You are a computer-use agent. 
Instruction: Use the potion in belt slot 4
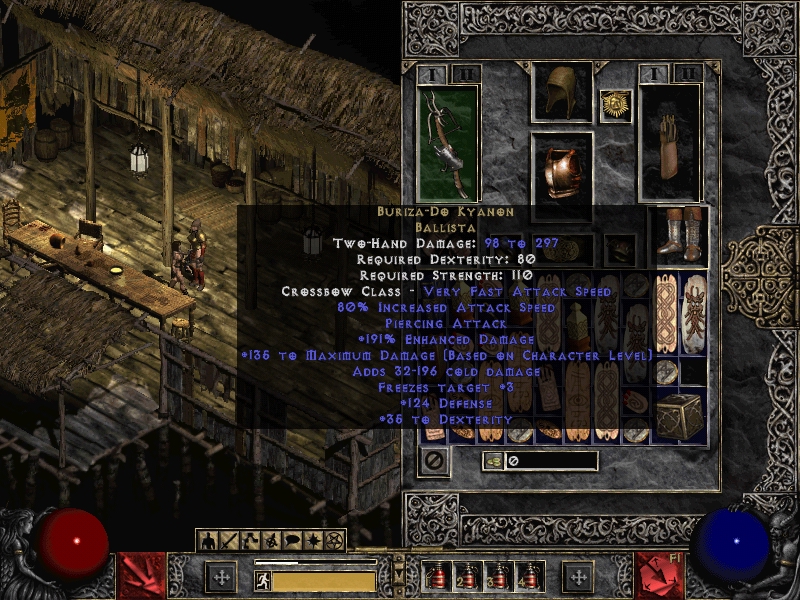click(528, 578)
